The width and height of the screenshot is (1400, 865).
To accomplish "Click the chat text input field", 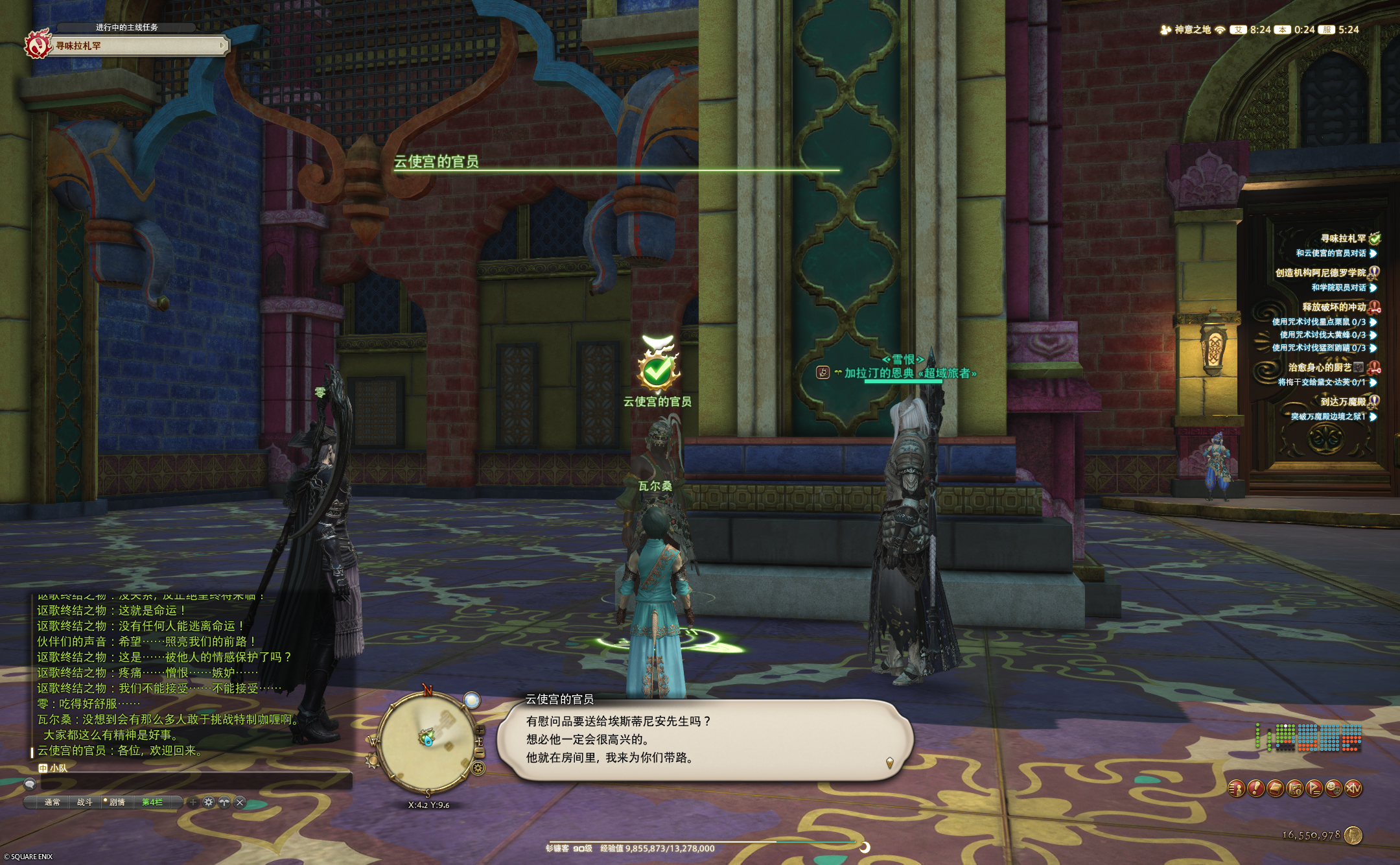I will pos(194,784).
